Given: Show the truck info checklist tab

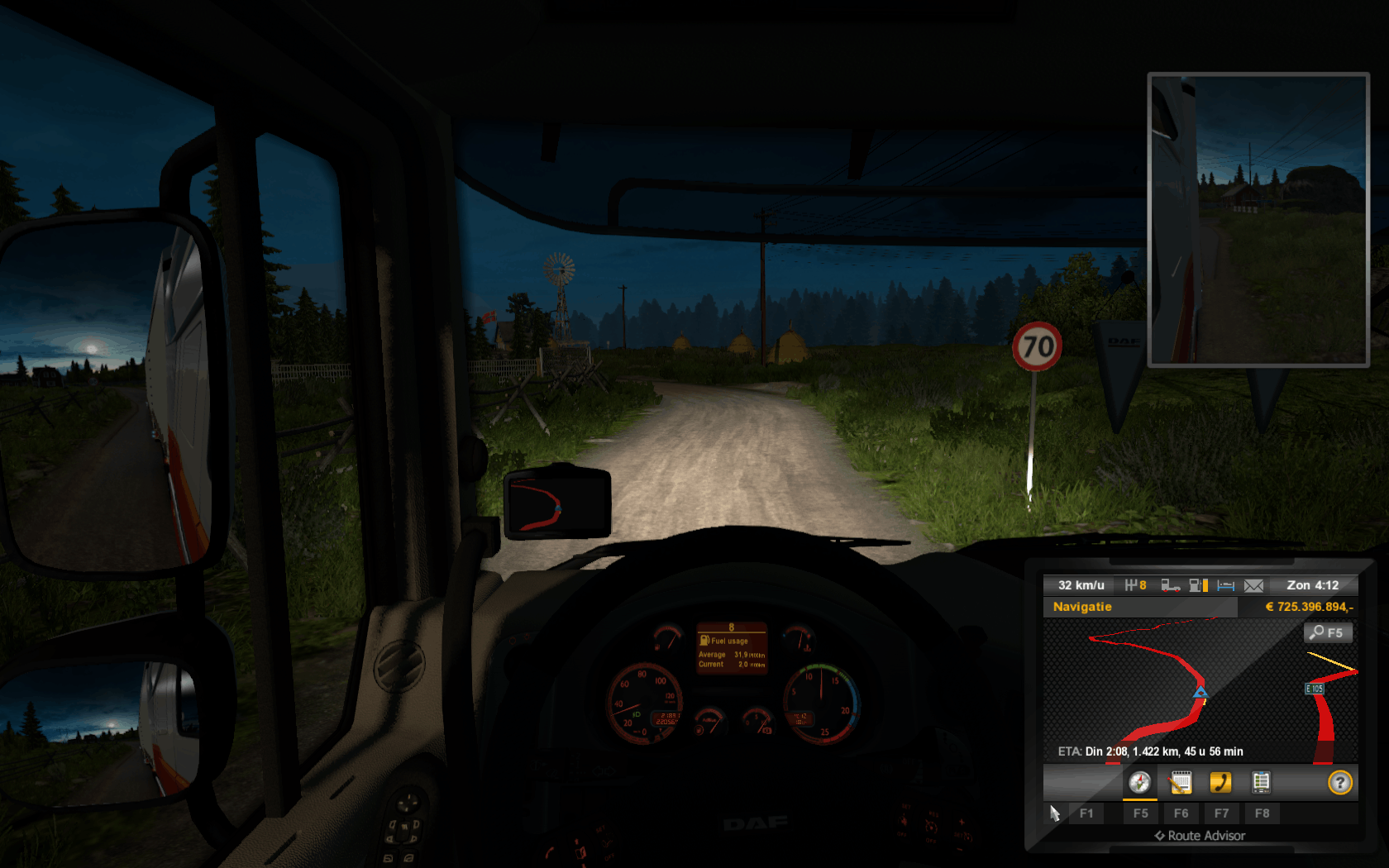Looking at the screenshot, I should [x=1261, y=782].
